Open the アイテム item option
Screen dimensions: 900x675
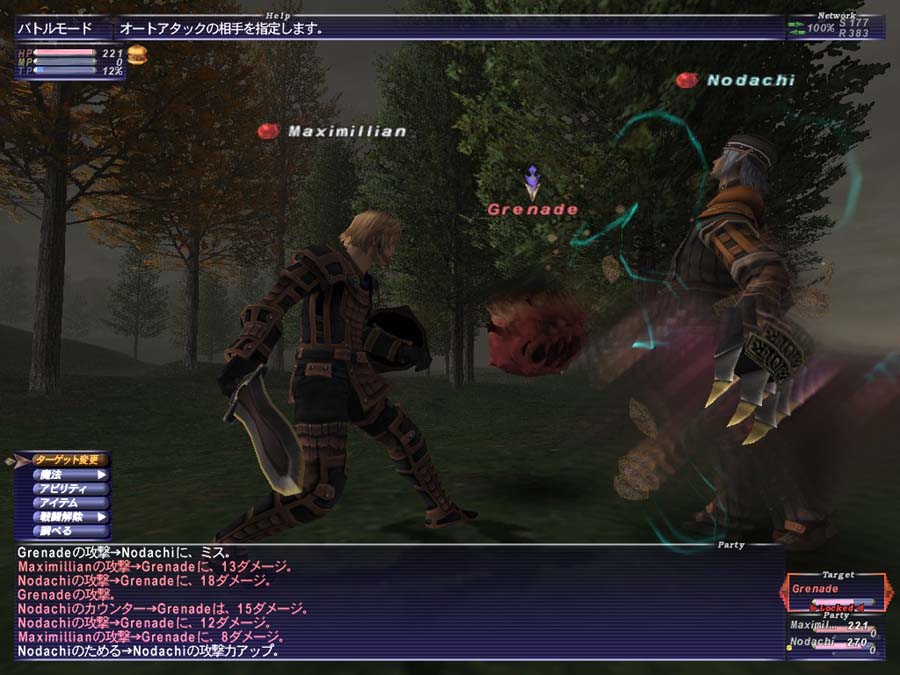(68, 502)
